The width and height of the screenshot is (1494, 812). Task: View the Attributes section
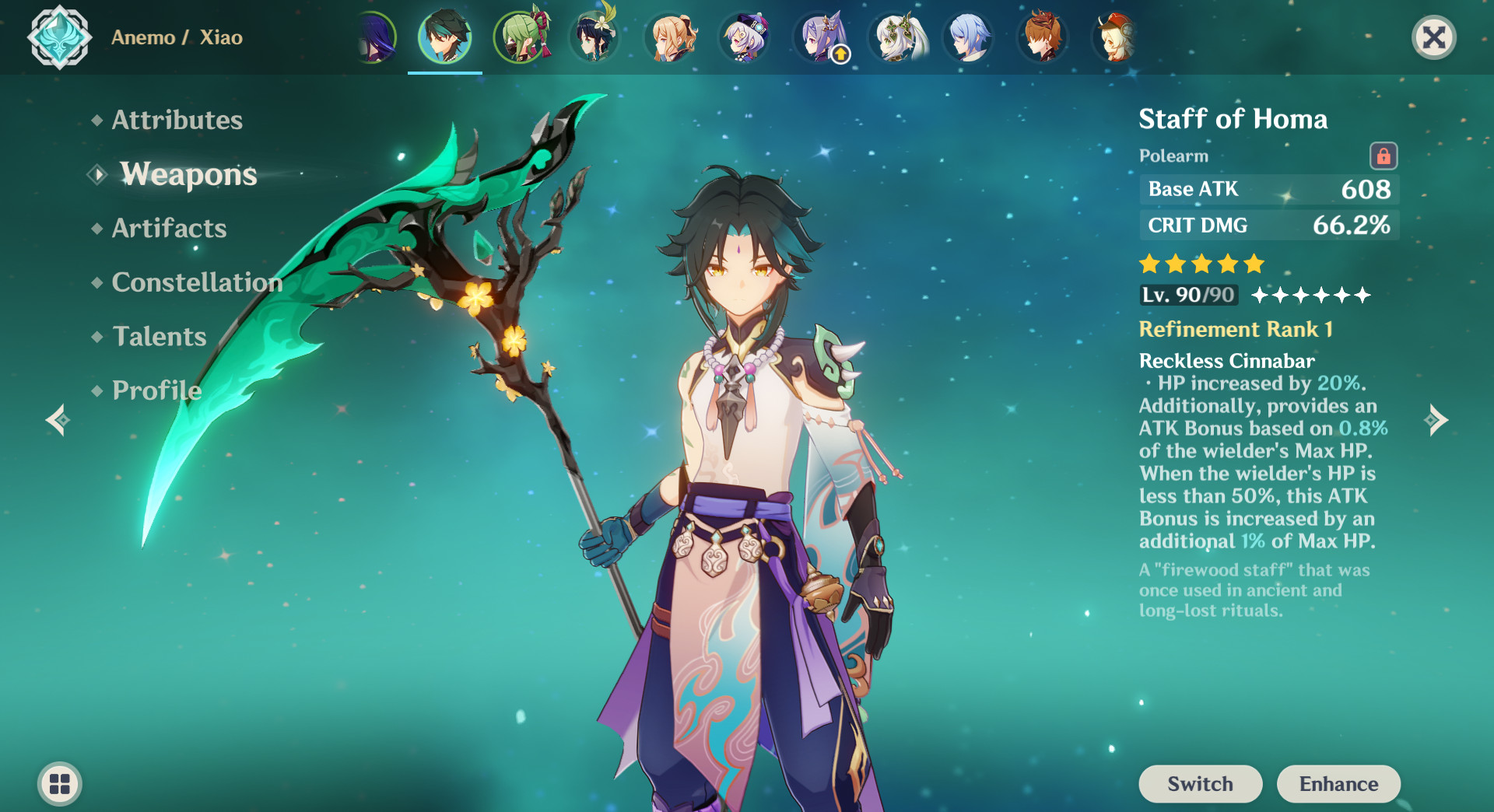click(177, 121)
